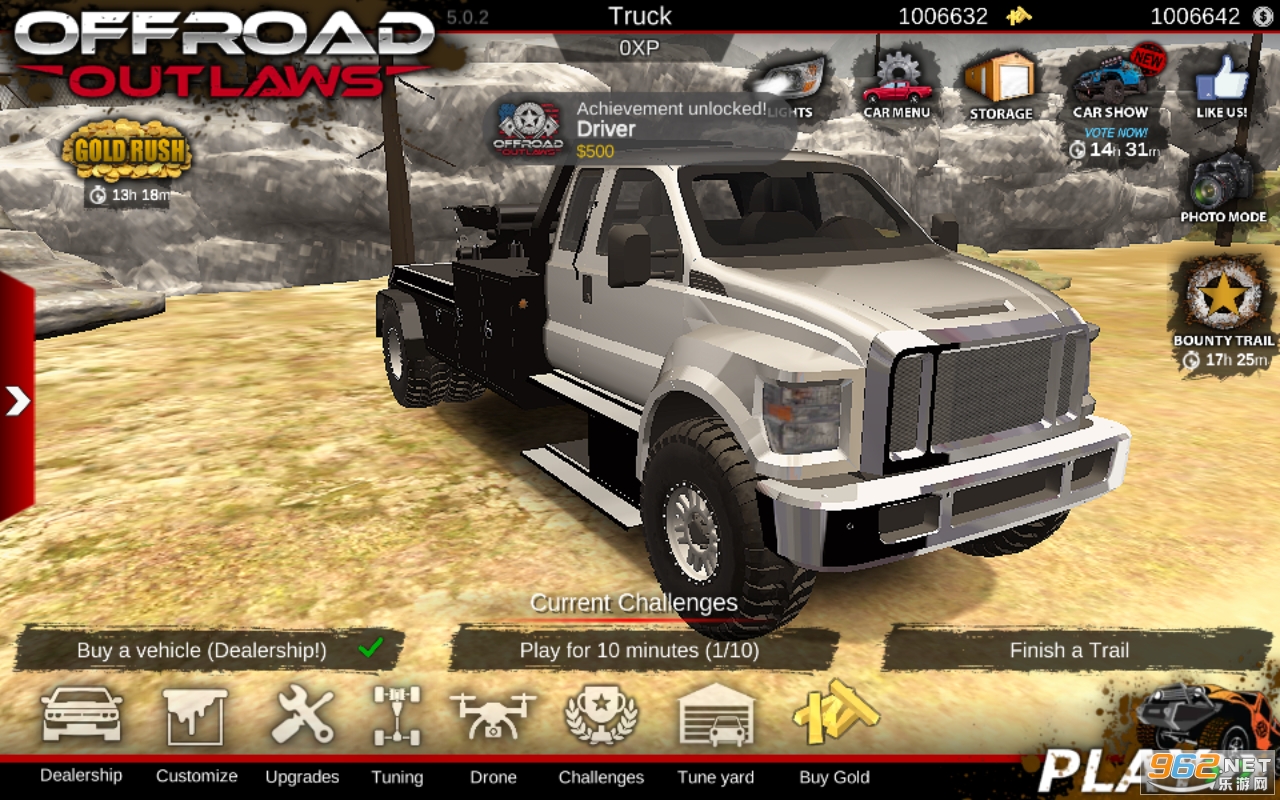This screenshot has width=1280, height=800.
Task: Open the Bounty Trail event
Action: point(1223,305)
